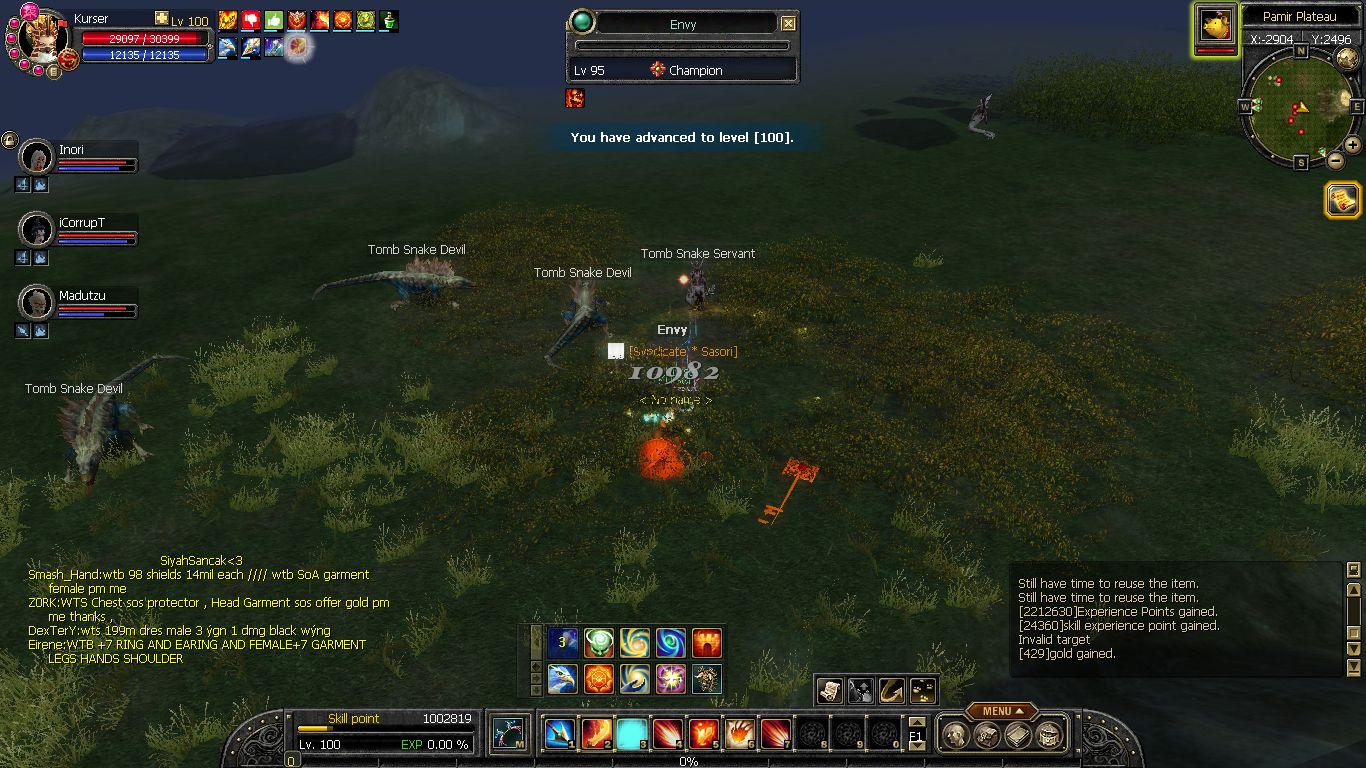Activate the white eagle head buff skill
Image resolution: width=1366 pixels, height=768 pixels.
click(562, 679)
